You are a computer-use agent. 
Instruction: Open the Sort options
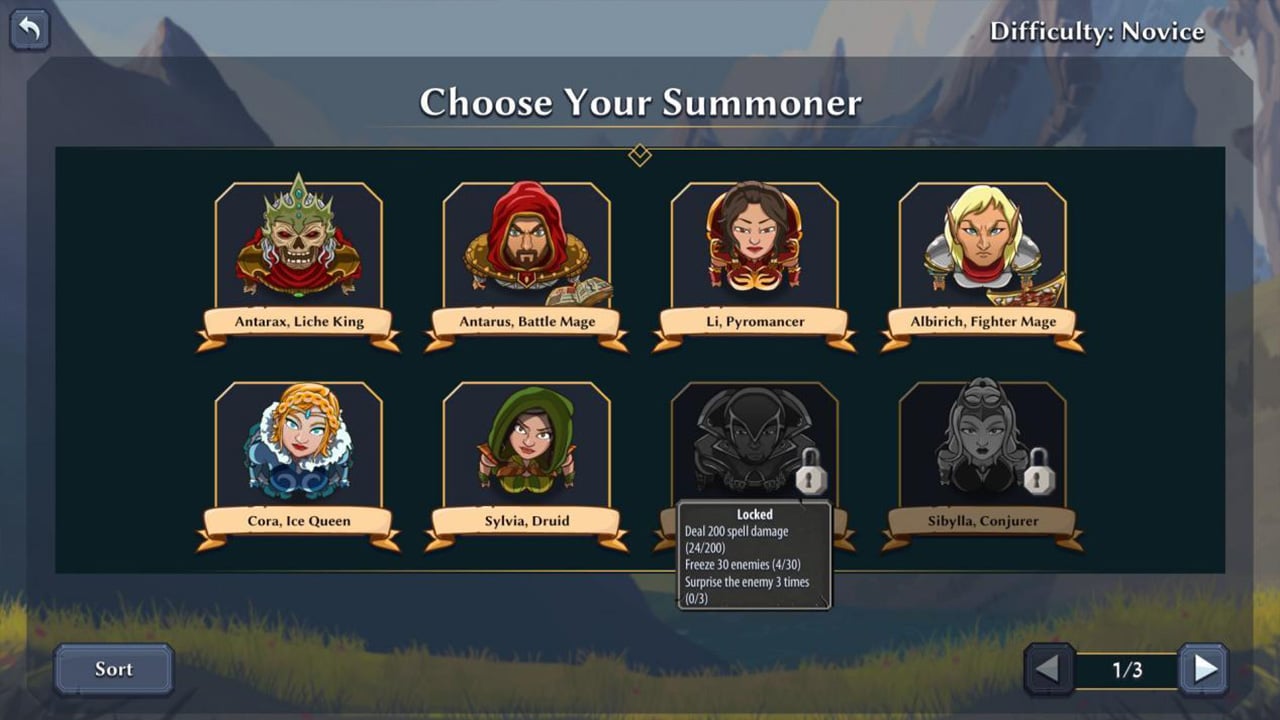[x=113, y=669]
